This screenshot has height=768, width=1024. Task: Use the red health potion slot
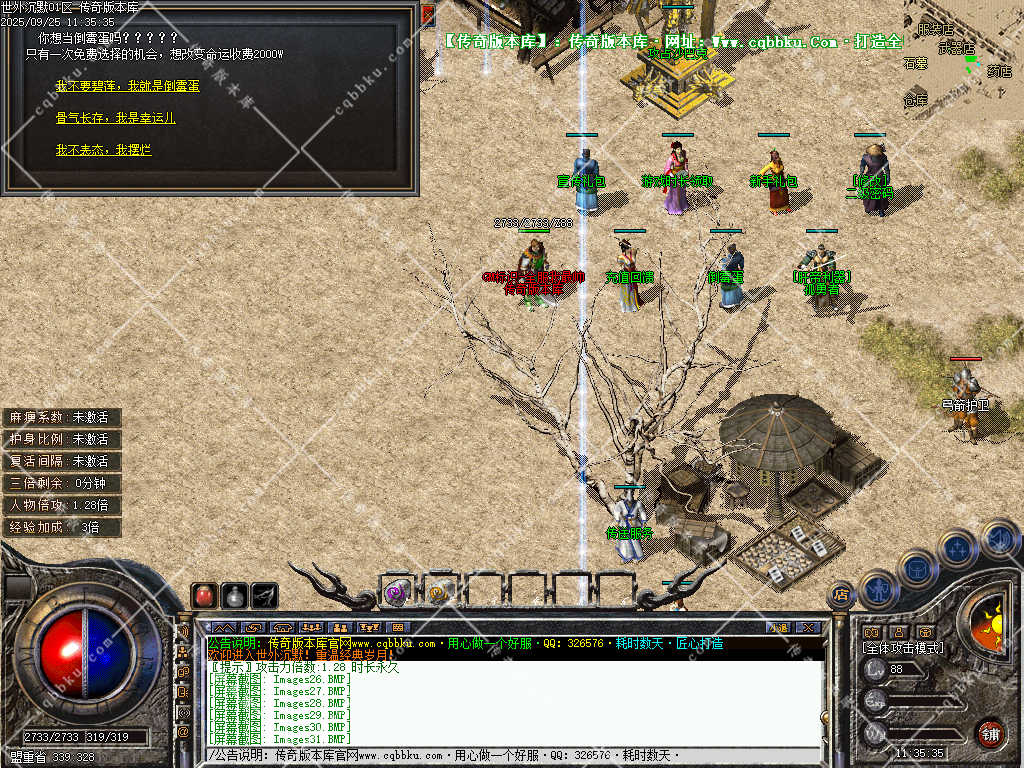[x=204, y=595]
